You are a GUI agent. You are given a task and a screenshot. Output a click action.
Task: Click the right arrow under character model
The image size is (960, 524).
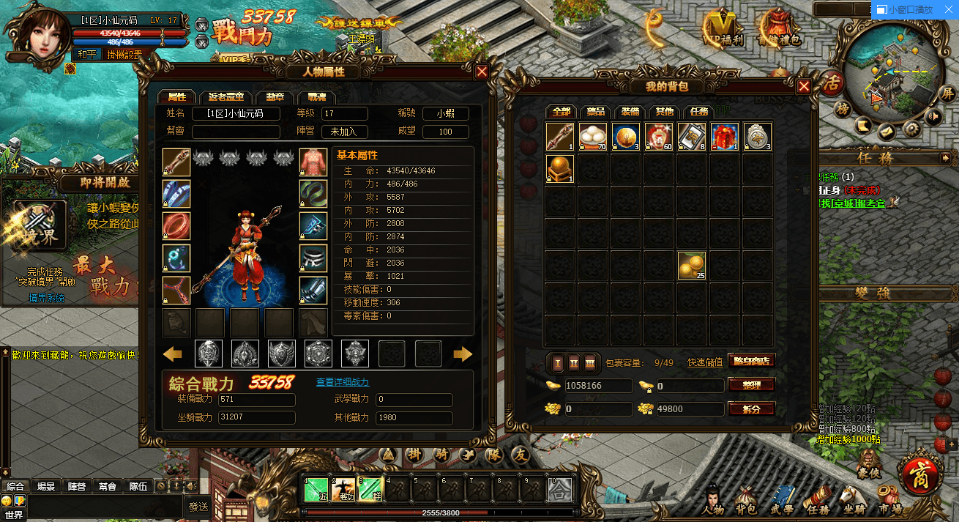462,353
